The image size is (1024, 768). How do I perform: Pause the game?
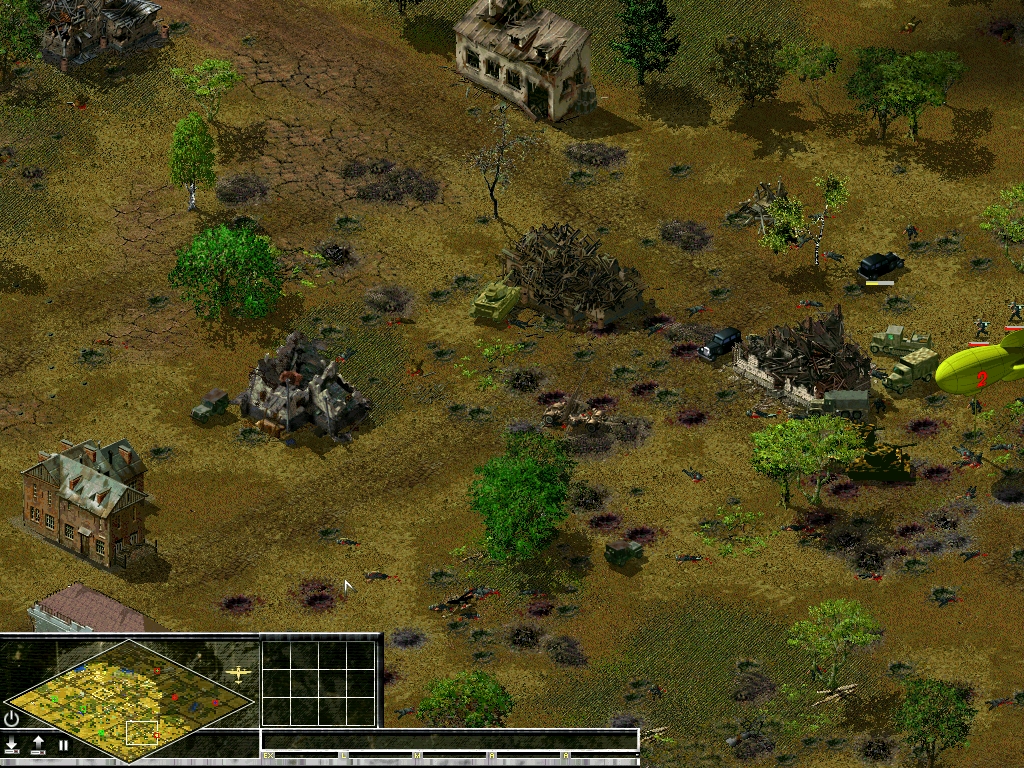pos(64,745)
